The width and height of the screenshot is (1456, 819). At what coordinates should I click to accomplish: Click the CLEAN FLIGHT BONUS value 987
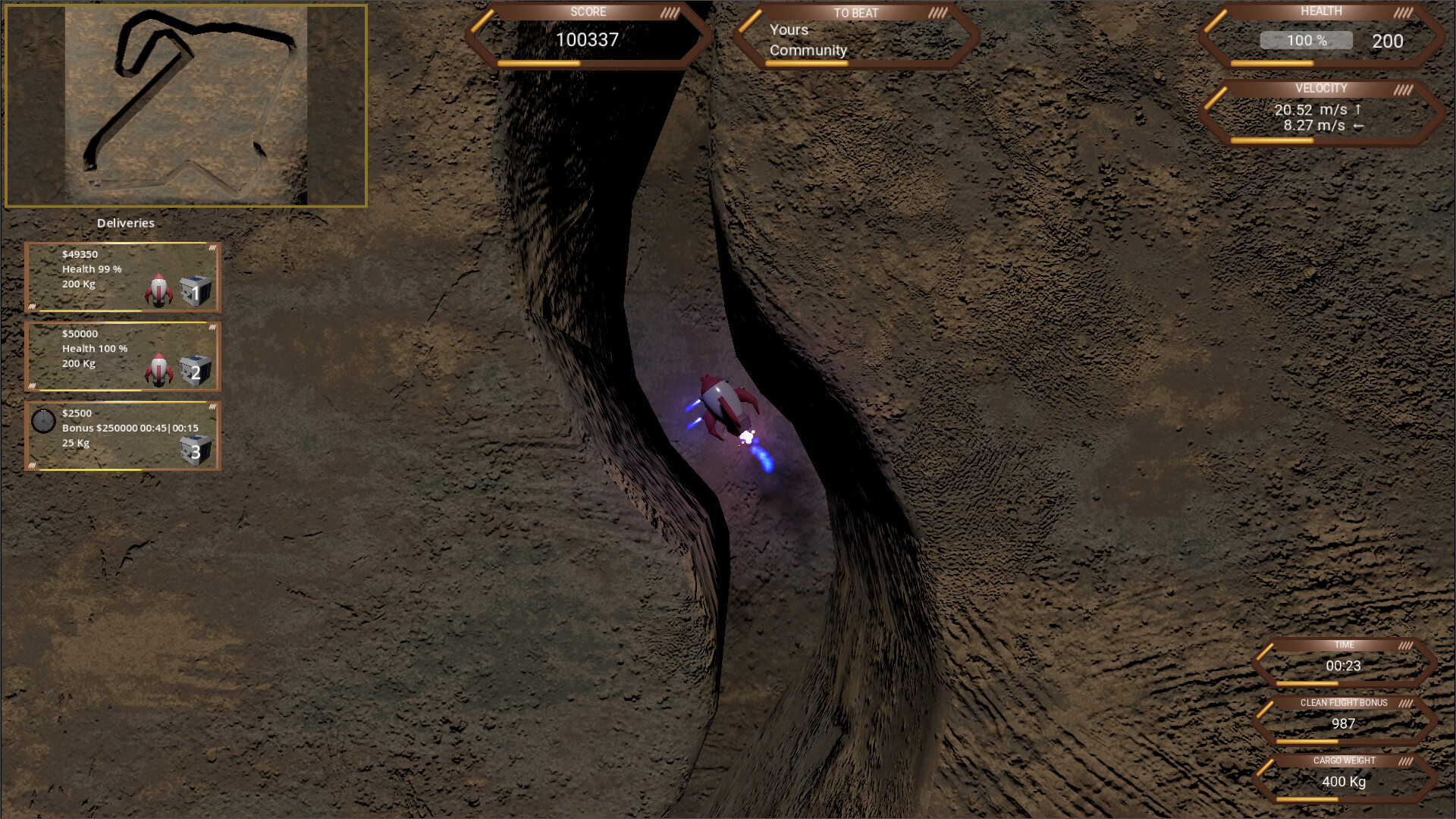1342,724
